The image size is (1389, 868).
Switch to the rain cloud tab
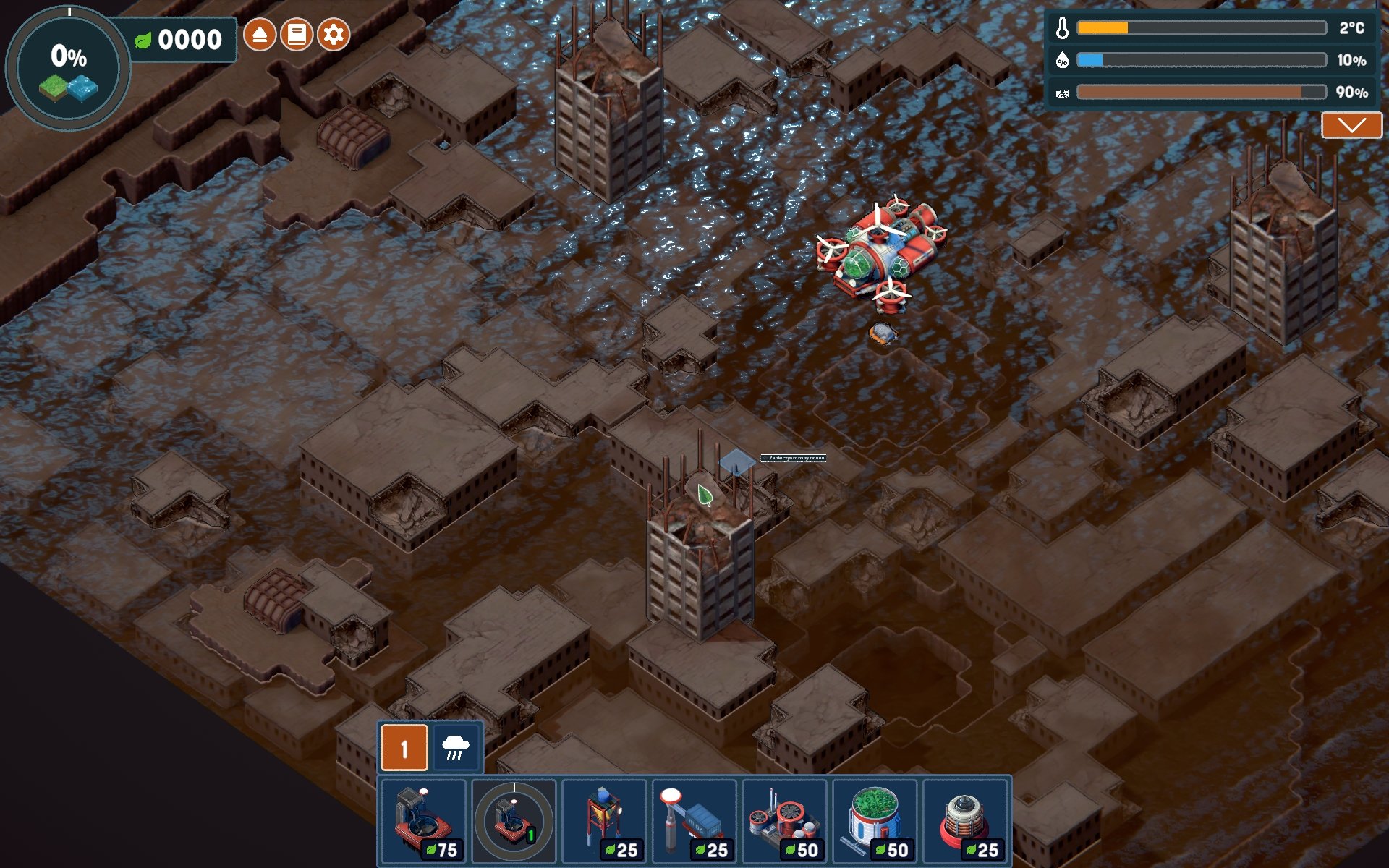[x=455, y=748]
